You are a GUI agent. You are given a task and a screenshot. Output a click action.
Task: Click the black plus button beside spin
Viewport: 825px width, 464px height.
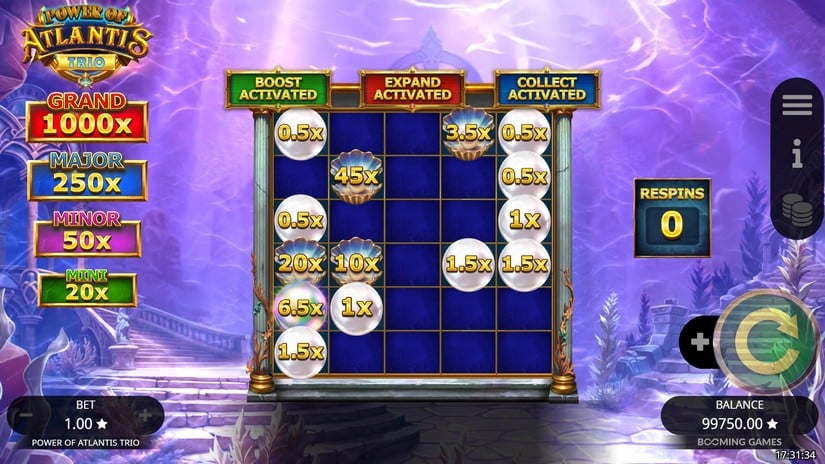click(x=700, y=342)
